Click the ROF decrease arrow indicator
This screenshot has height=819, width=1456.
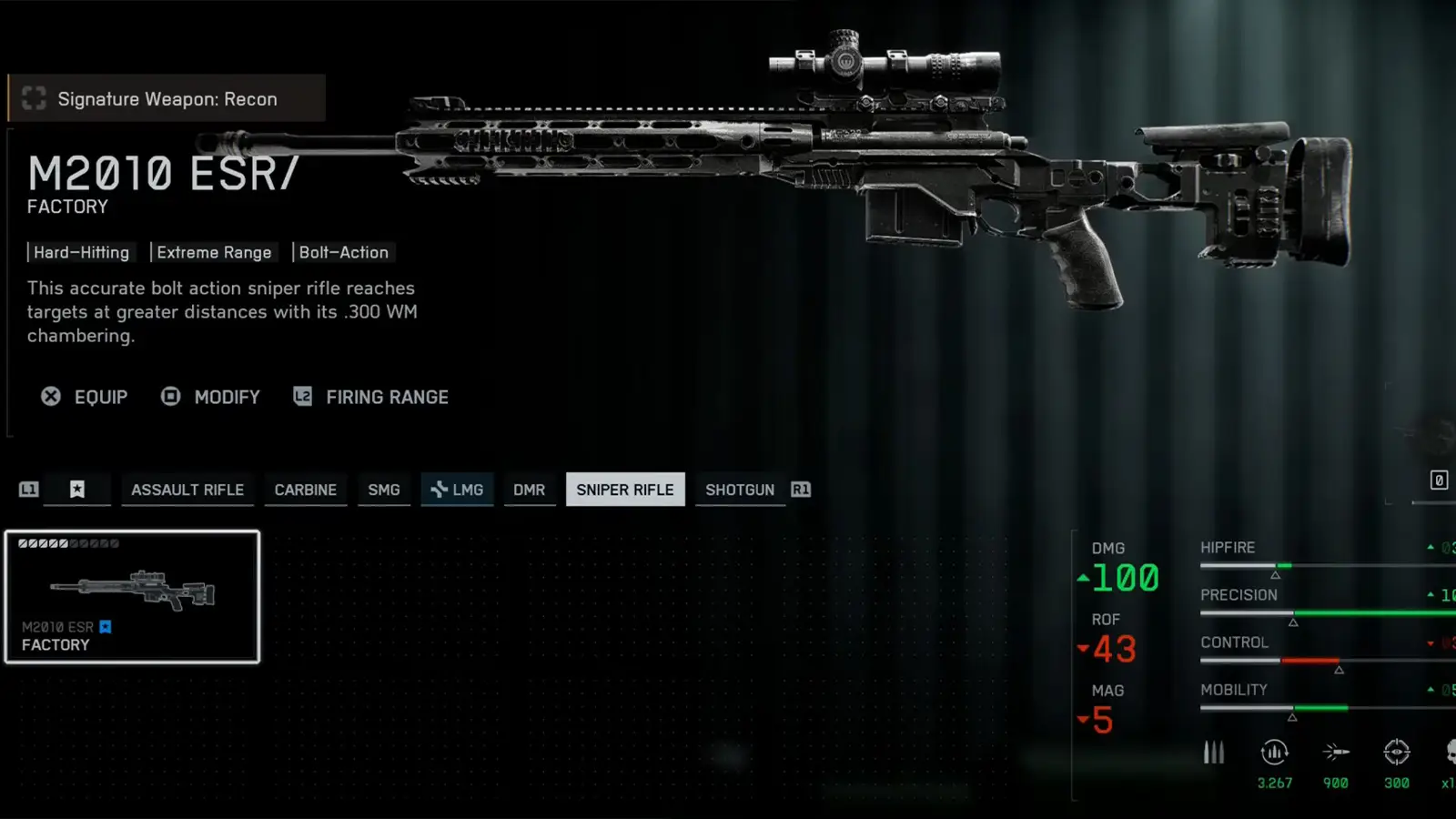click(x=1083, y=650)
